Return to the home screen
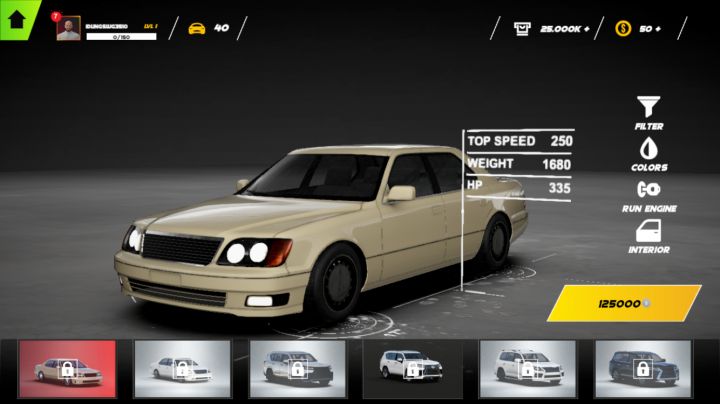Image resolution: width=720 pixels, height=404 pixels. [x=16, y=15]
